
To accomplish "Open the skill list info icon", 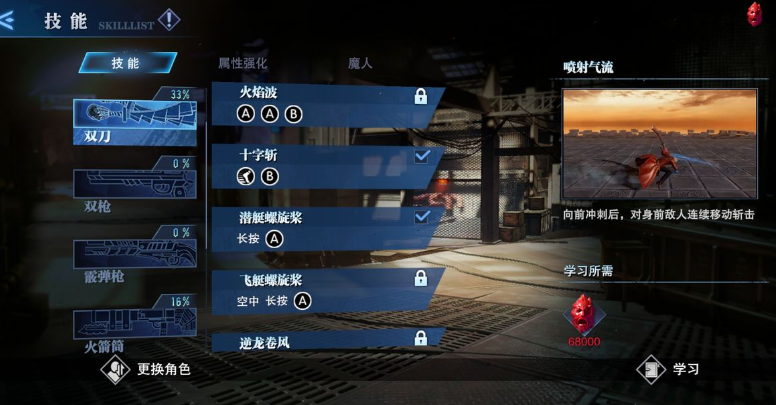I will [x=169, y=19].
